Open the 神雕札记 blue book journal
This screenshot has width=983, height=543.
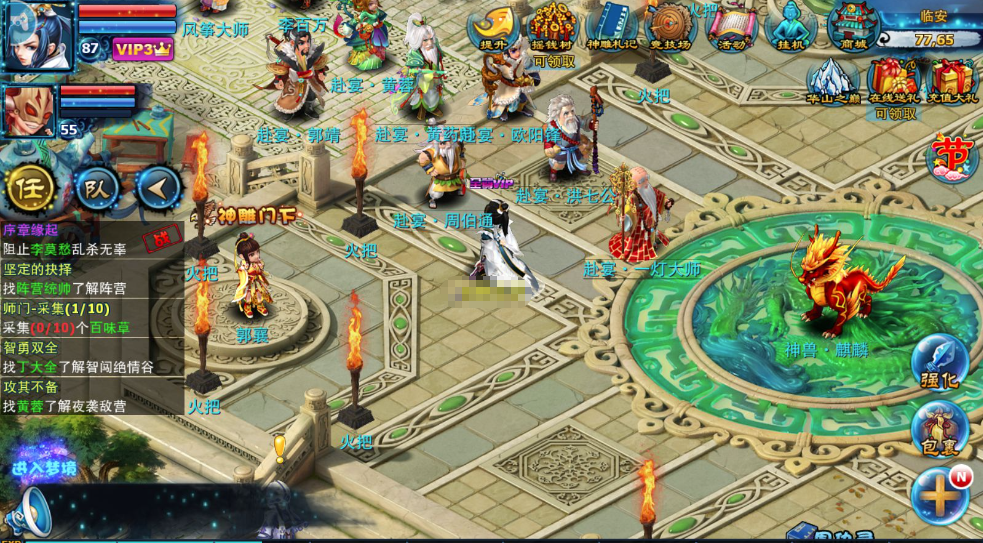(x=611, y=27)
